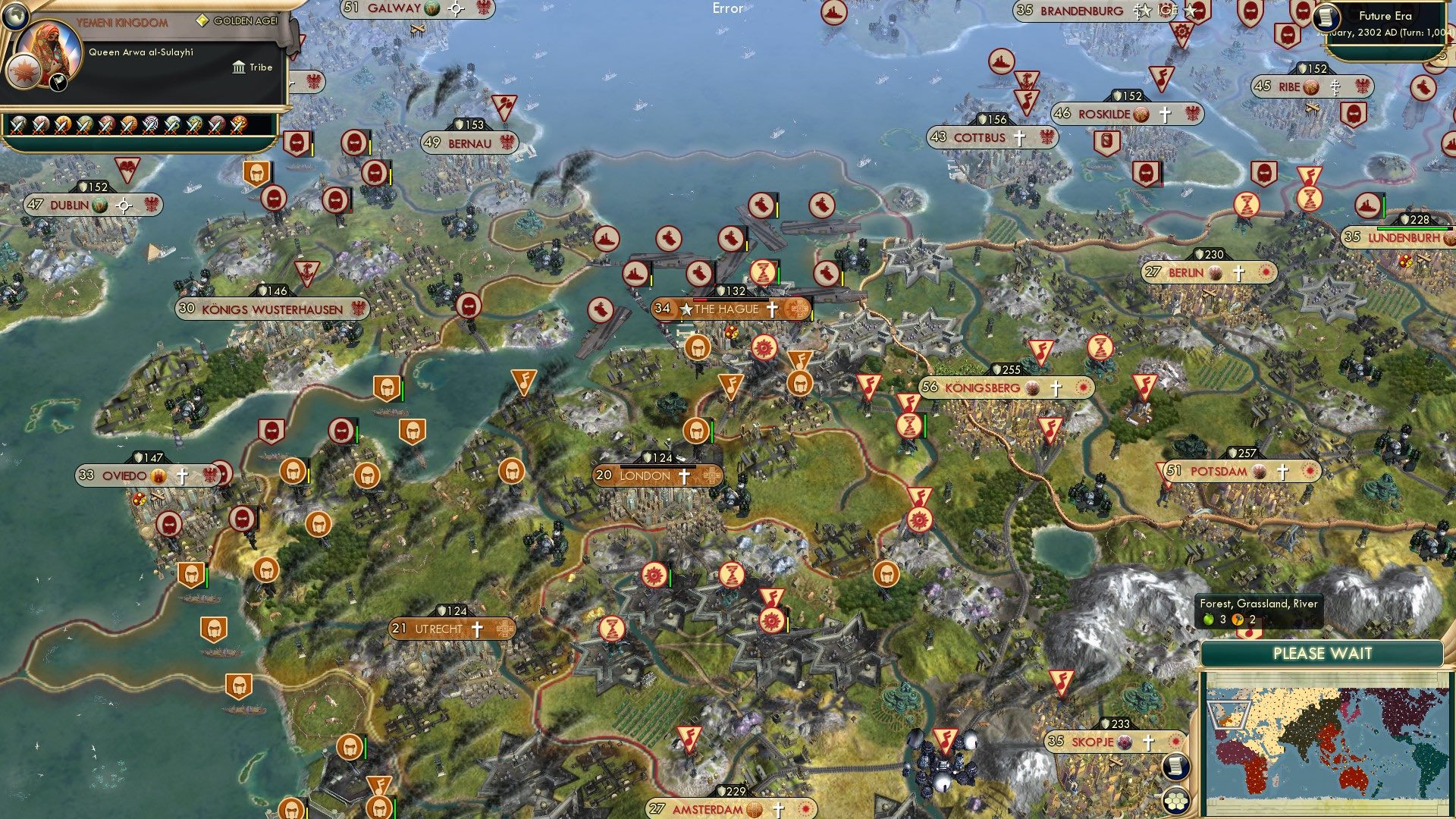Click the religion cross icon beside The Hague
This screenshot has height=819, width=1456.
tap(773, 309)
